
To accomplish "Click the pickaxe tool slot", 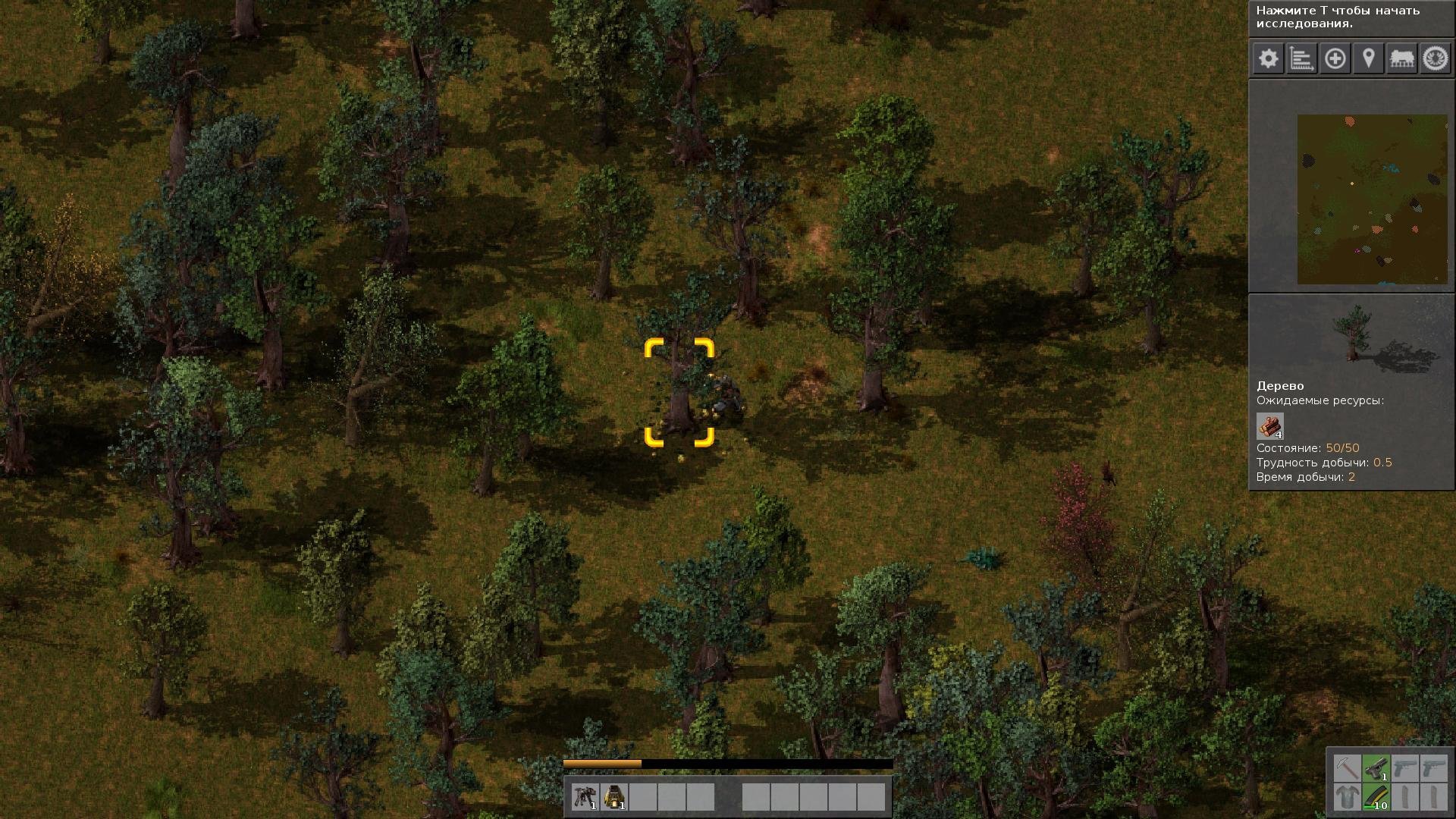I will pos(1347,768).
